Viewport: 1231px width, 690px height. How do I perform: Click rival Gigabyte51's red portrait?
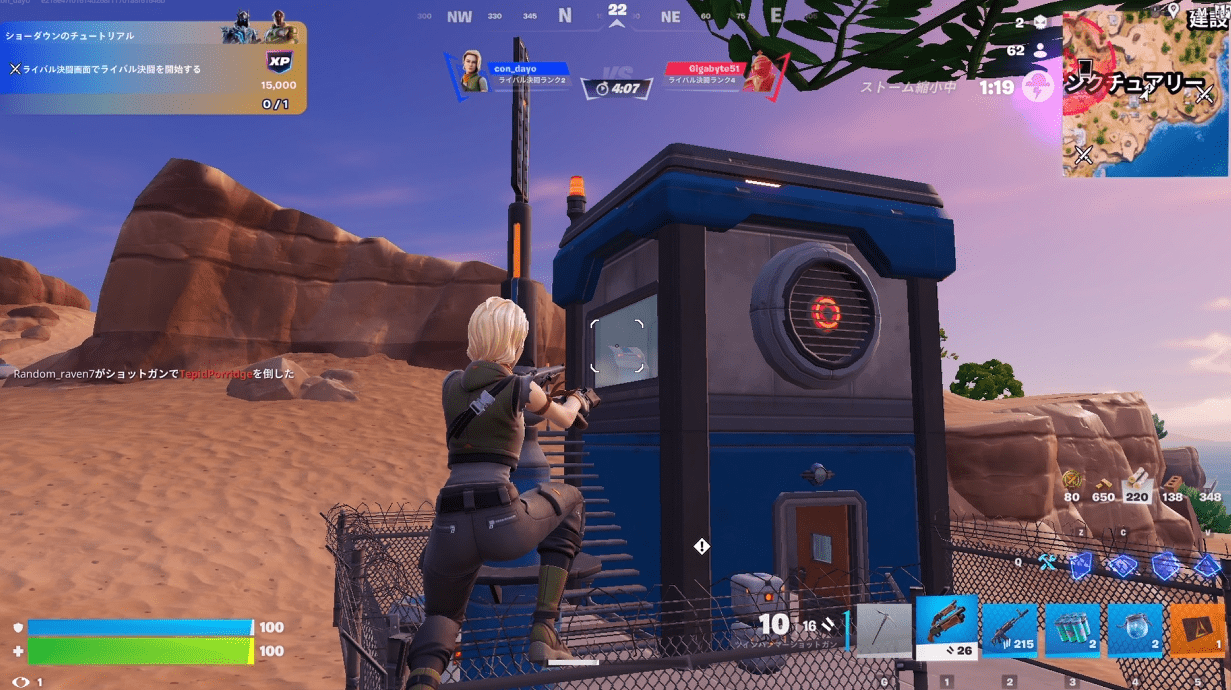pos(760,72)
